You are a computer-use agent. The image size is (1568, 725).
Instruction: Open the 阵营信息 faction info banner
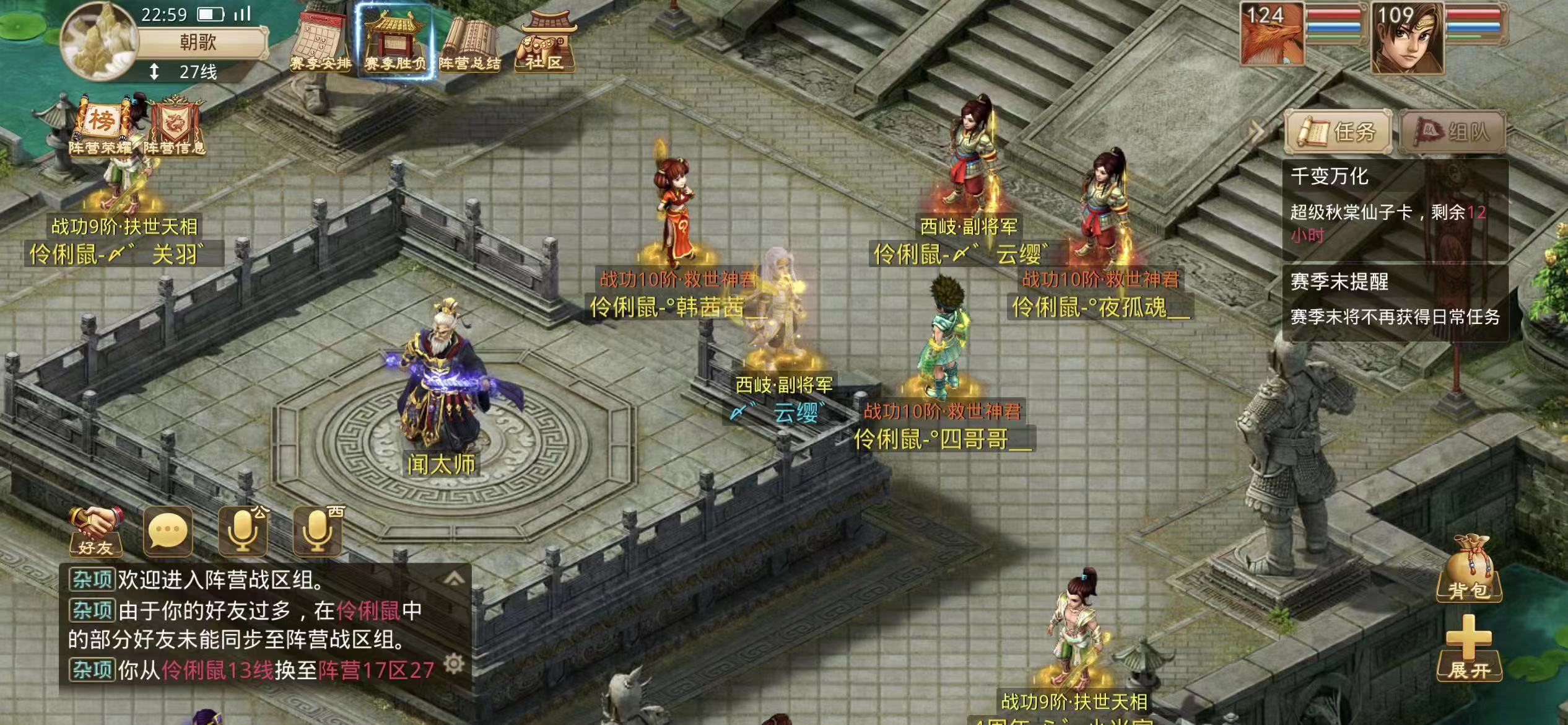[x=175, y=127]
